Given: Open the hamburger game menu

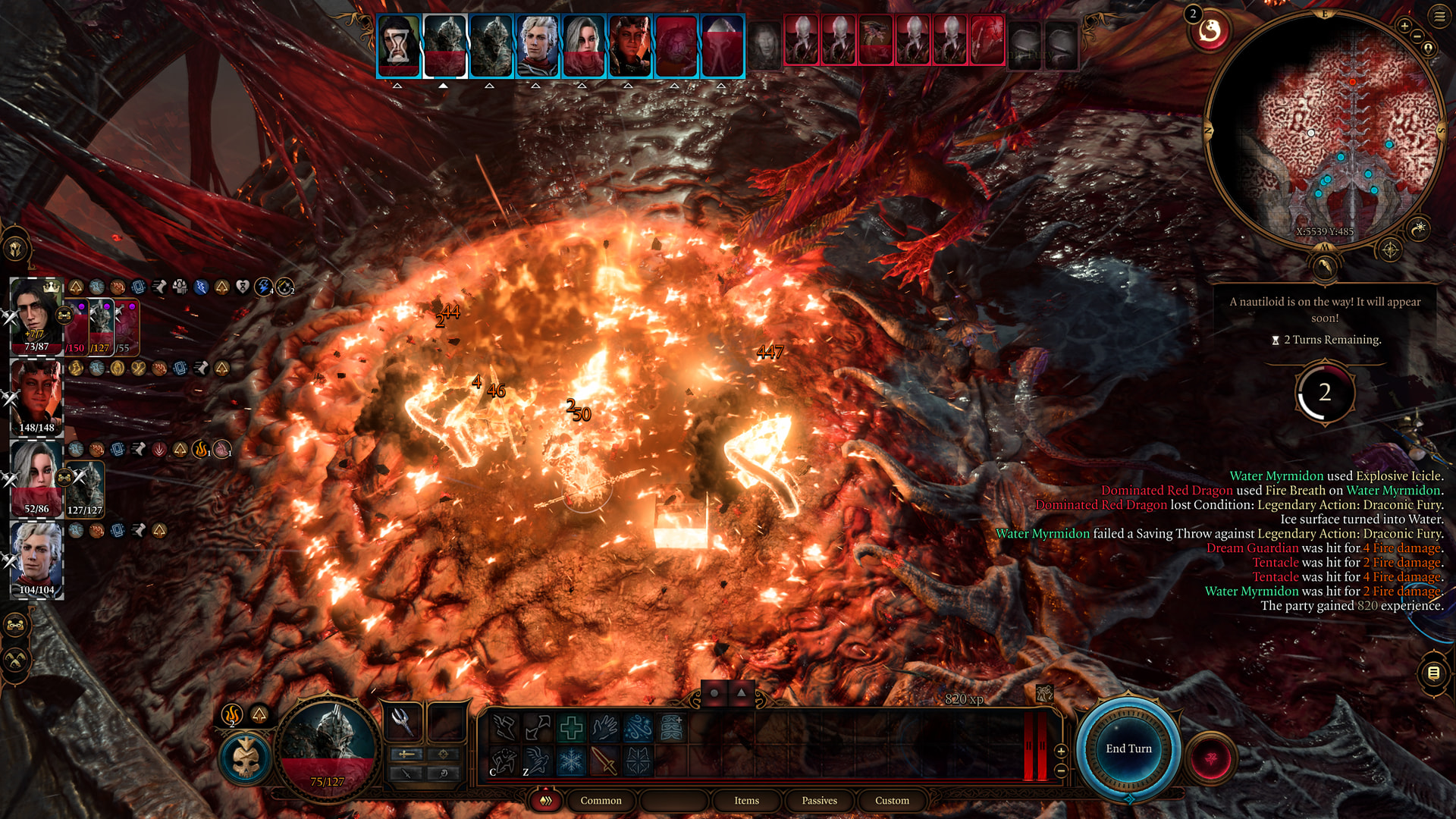Looking at the screenshot, I should pos(1439,16).
